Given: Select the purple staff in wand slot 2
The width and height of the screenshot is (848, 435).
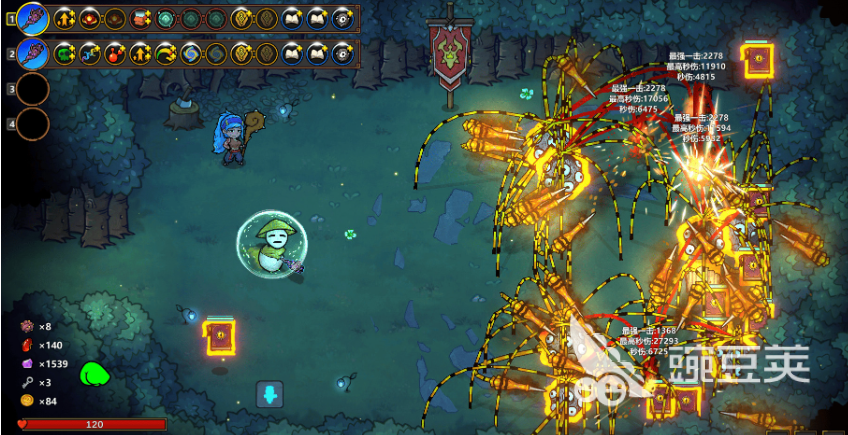Looking at the screenshot, I should coord(32,53).
